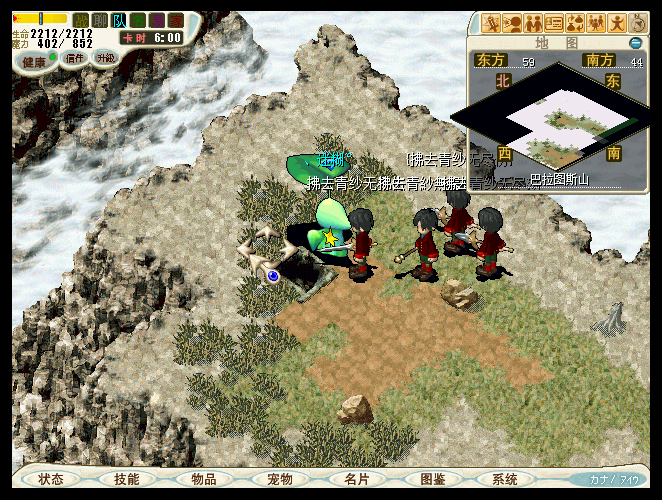Open the 物品 items menu

tap(204, 479)
